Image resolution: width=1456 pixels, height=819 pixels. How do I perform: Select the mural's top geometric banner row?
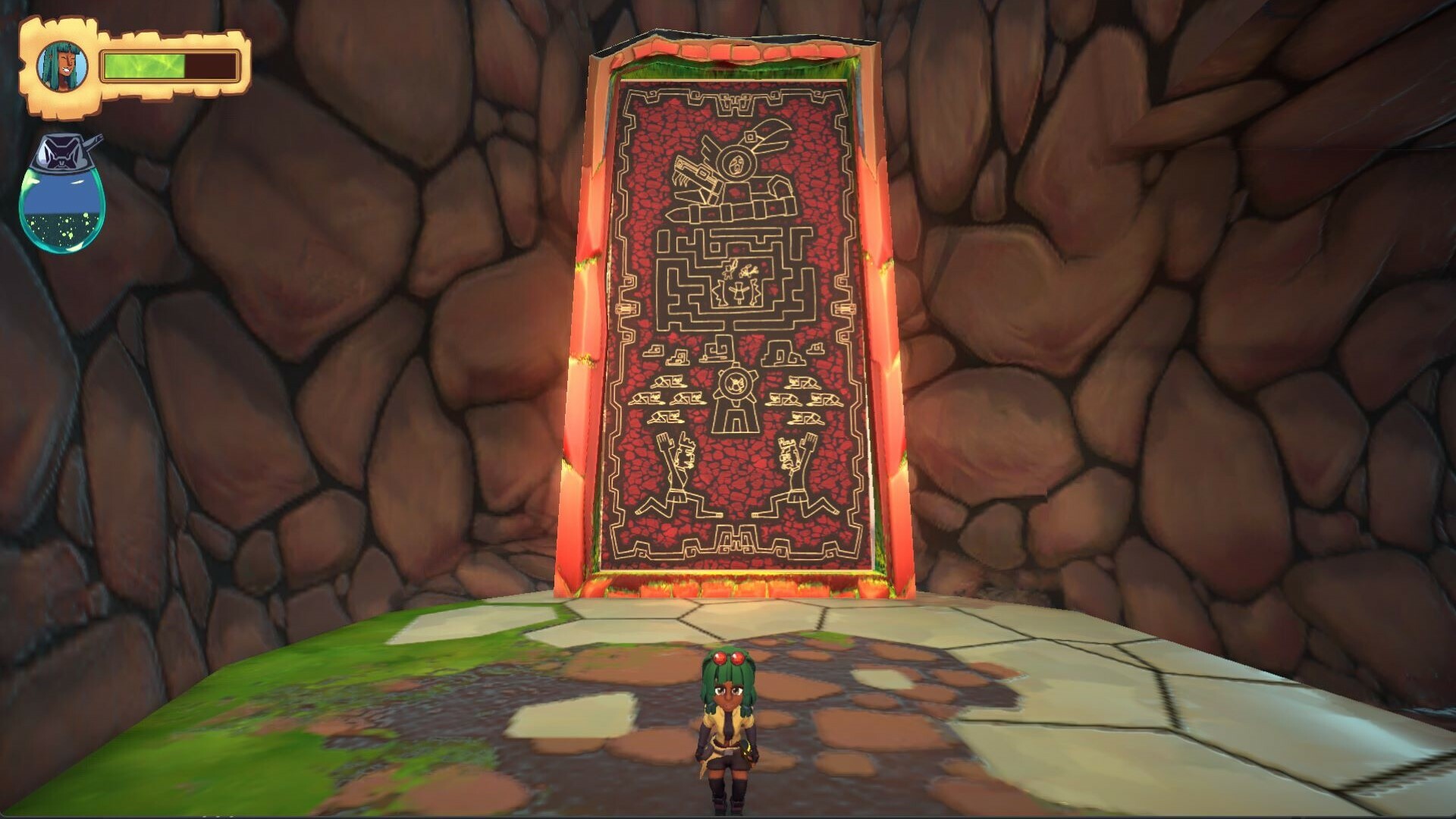(x=732, y=99)
